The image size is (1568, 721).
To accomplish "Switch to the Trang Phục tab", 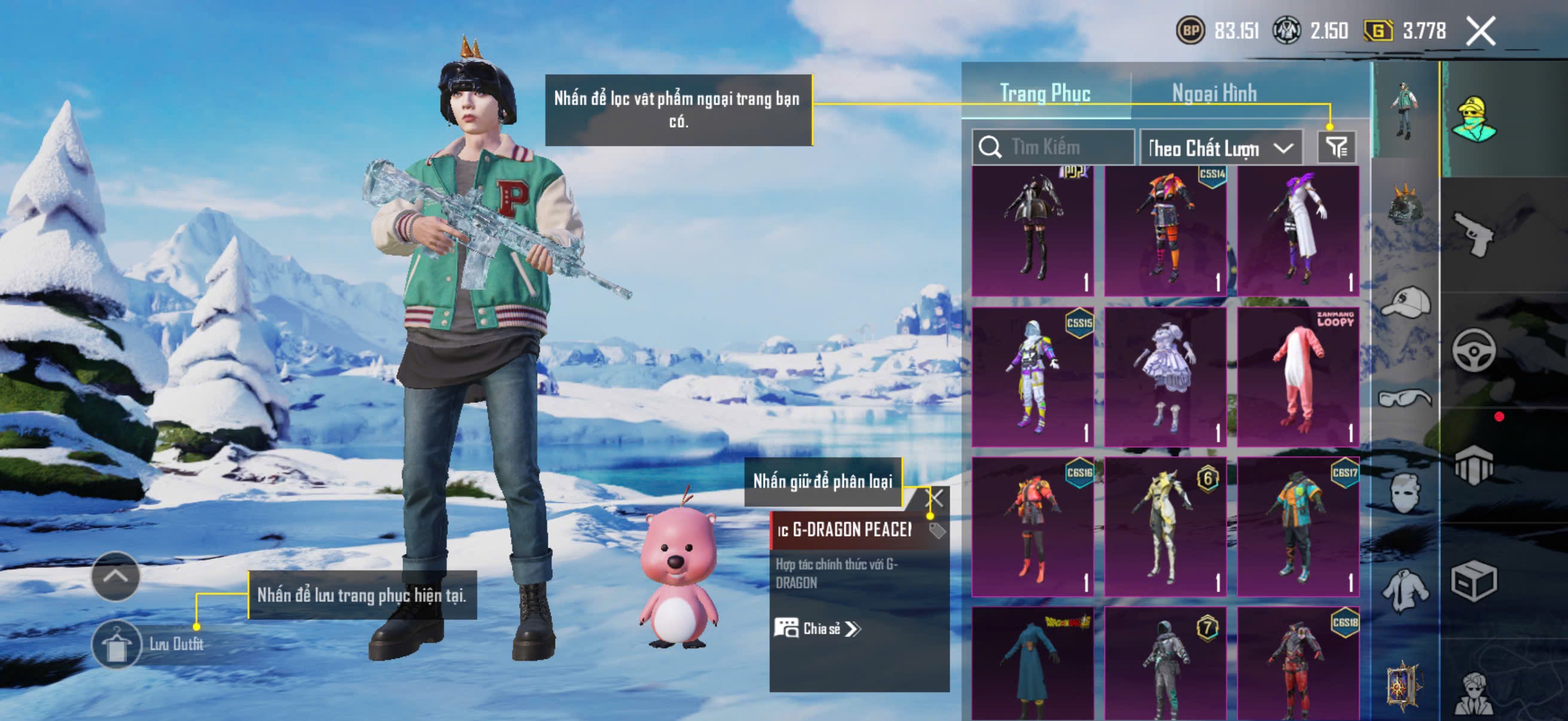I will pos(1045,93).
